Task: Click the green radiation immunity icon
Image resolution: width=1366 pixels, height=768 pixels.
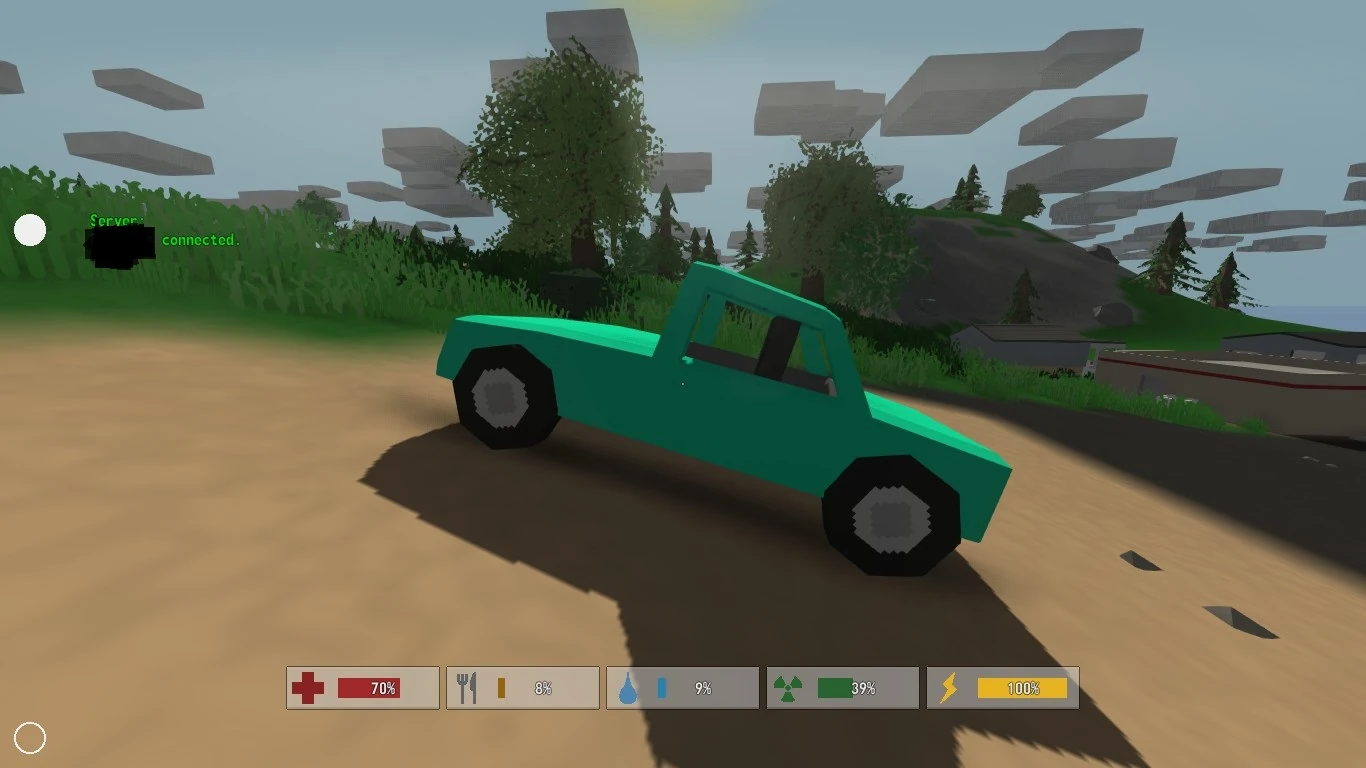Action: 790,687
